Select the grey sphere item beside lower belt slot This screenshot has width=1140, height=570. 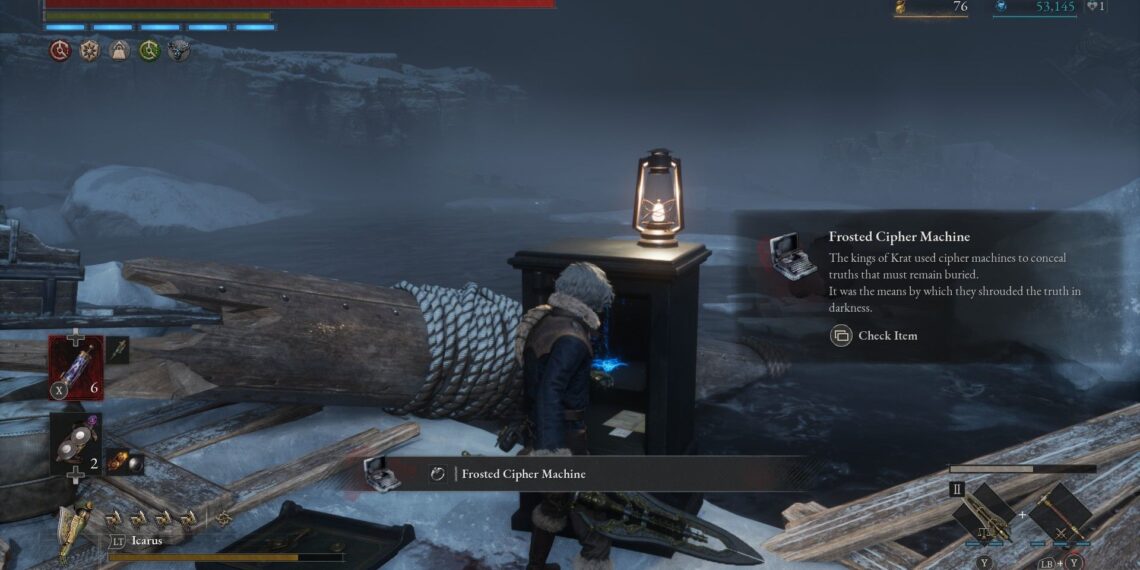pyautogui.click(x=125, y=462)
